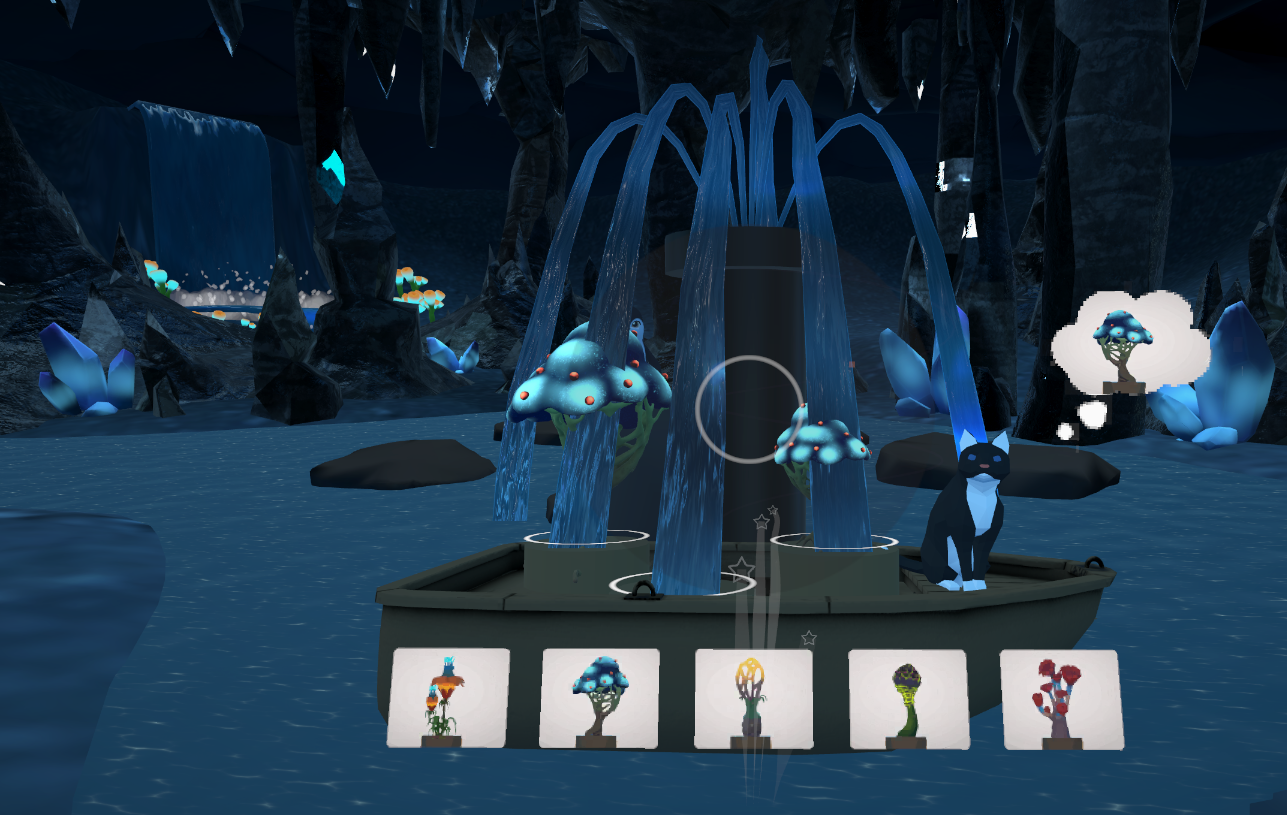Click the planting ring beside the cat
This screenshot has width=1287, height=815.
[833, 540]
